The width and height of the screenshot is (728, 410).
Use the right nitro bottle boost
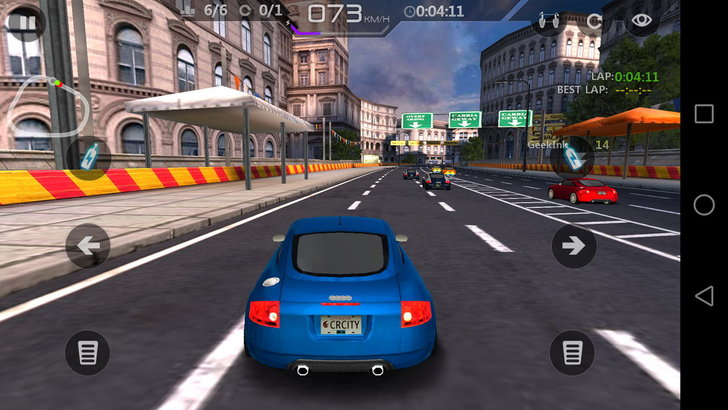[572, 158]
